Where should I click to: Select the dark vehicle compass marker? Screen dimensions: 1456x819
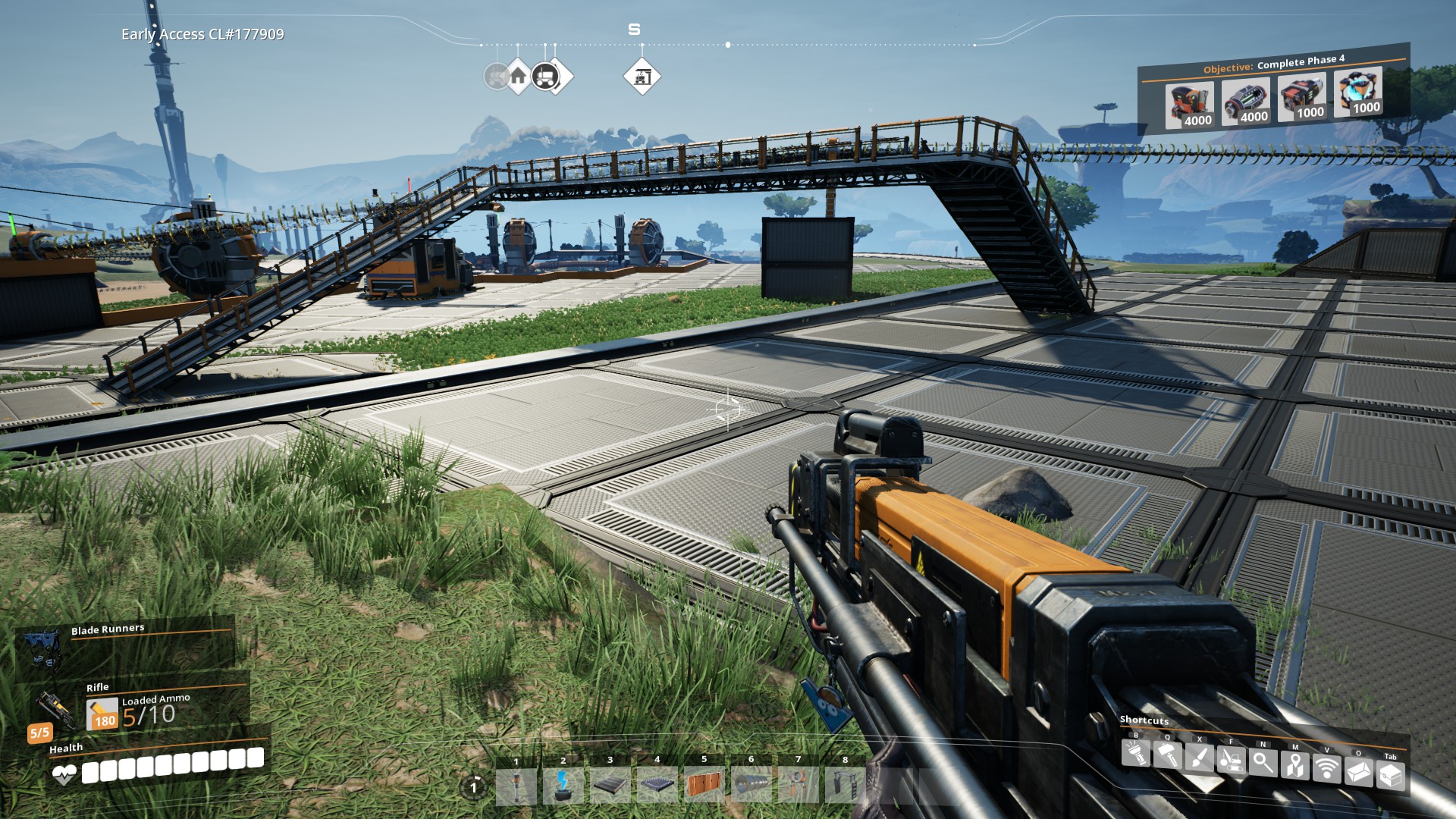tap(544, 76)
